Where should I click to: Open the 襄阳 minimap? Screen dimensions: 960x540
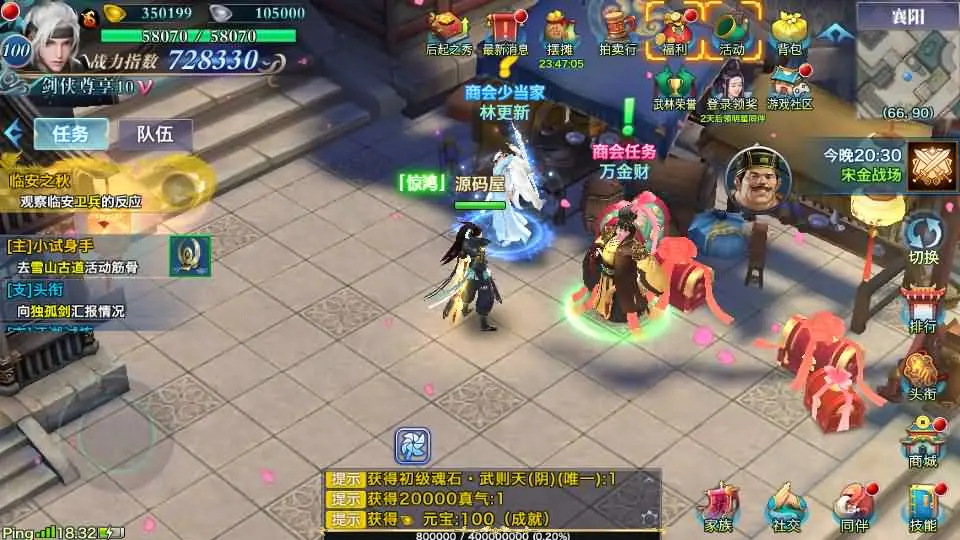906,60
